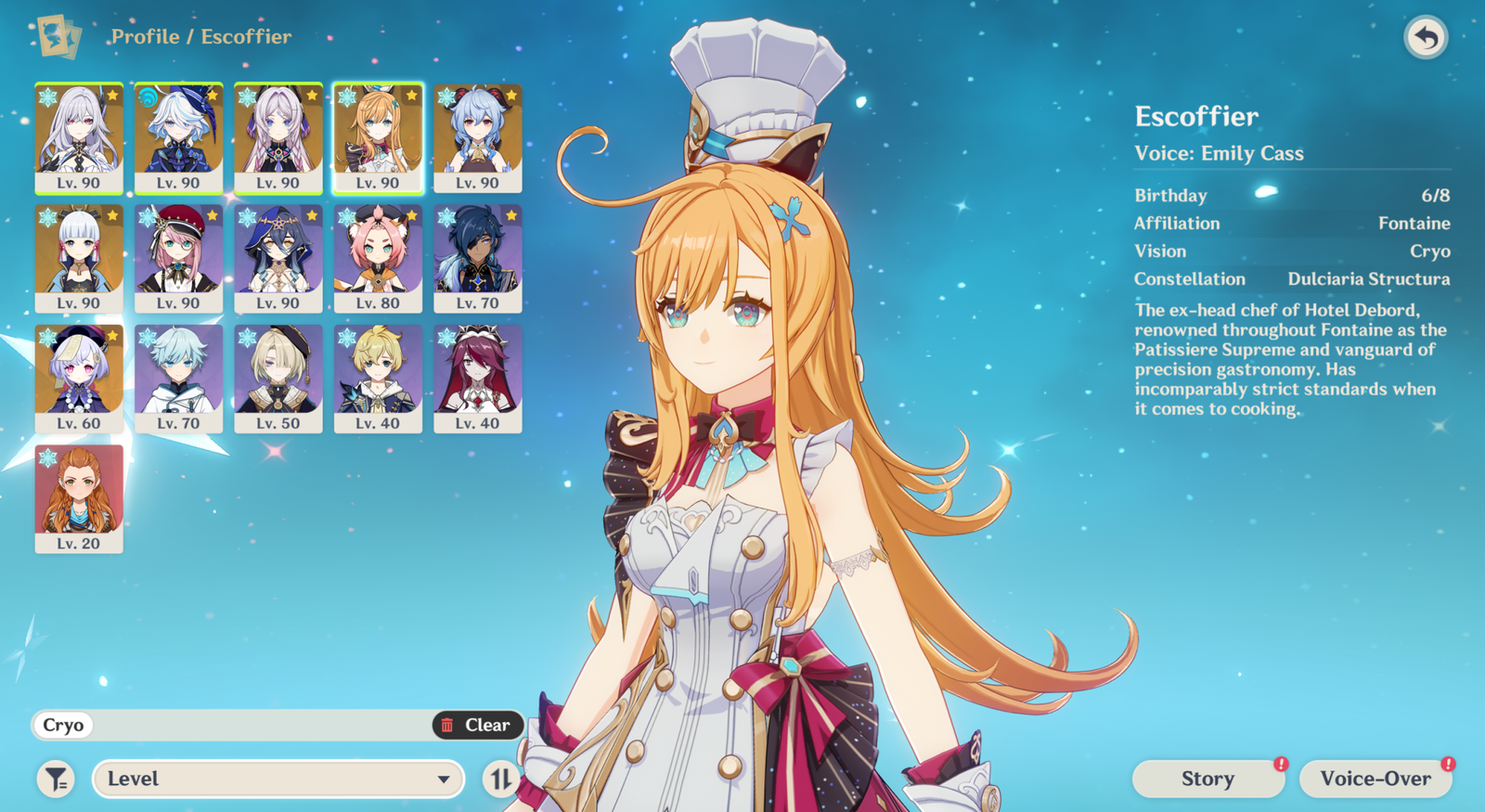Screen dimensions: 1485x812
Task: Select Layla's hooded portrait
Action: pyautogui.click(x=278, y=257)
